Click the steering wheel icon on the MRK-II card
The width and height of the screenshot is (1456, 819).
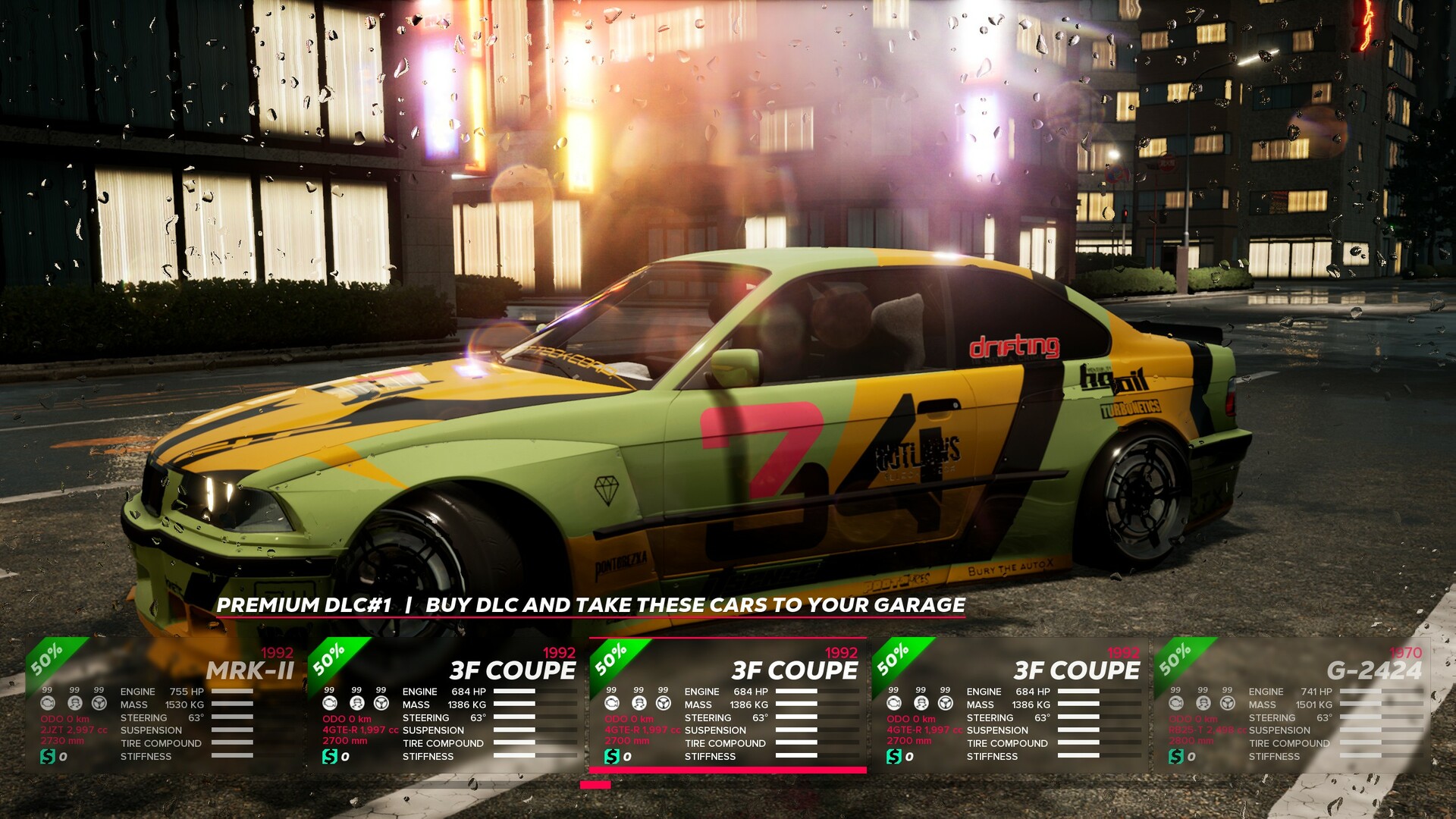(99, 704)
